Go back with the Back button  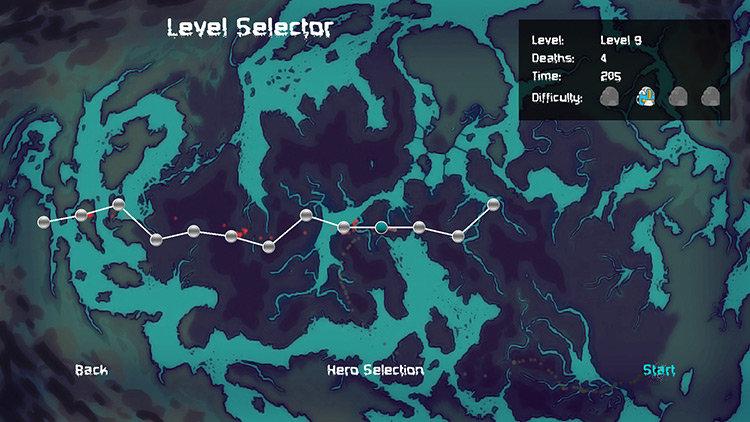click(x=91, y=370)
